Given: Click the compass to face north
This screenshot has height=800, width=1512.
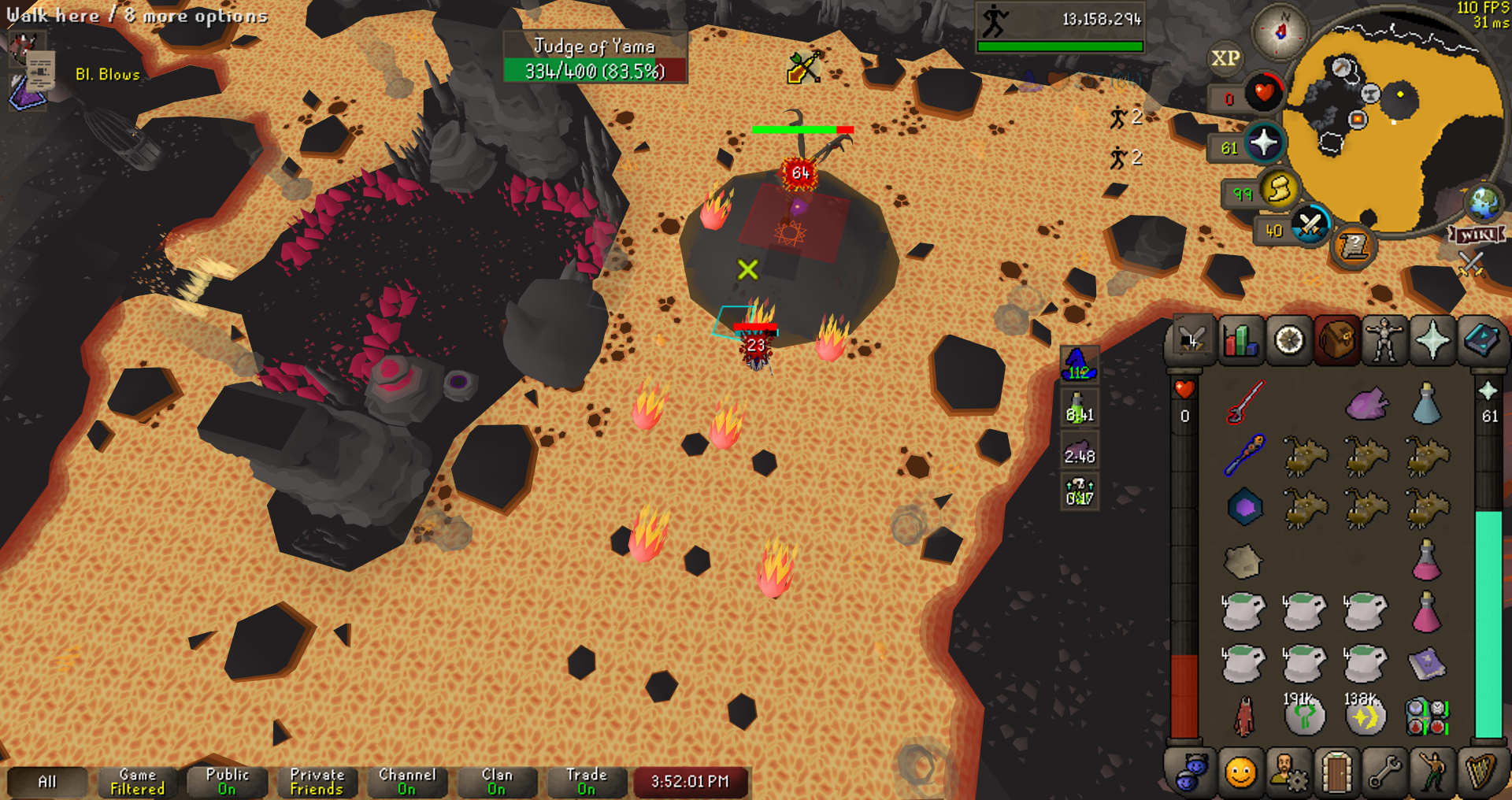Looking at the screenshot, I should [1280, 31].
